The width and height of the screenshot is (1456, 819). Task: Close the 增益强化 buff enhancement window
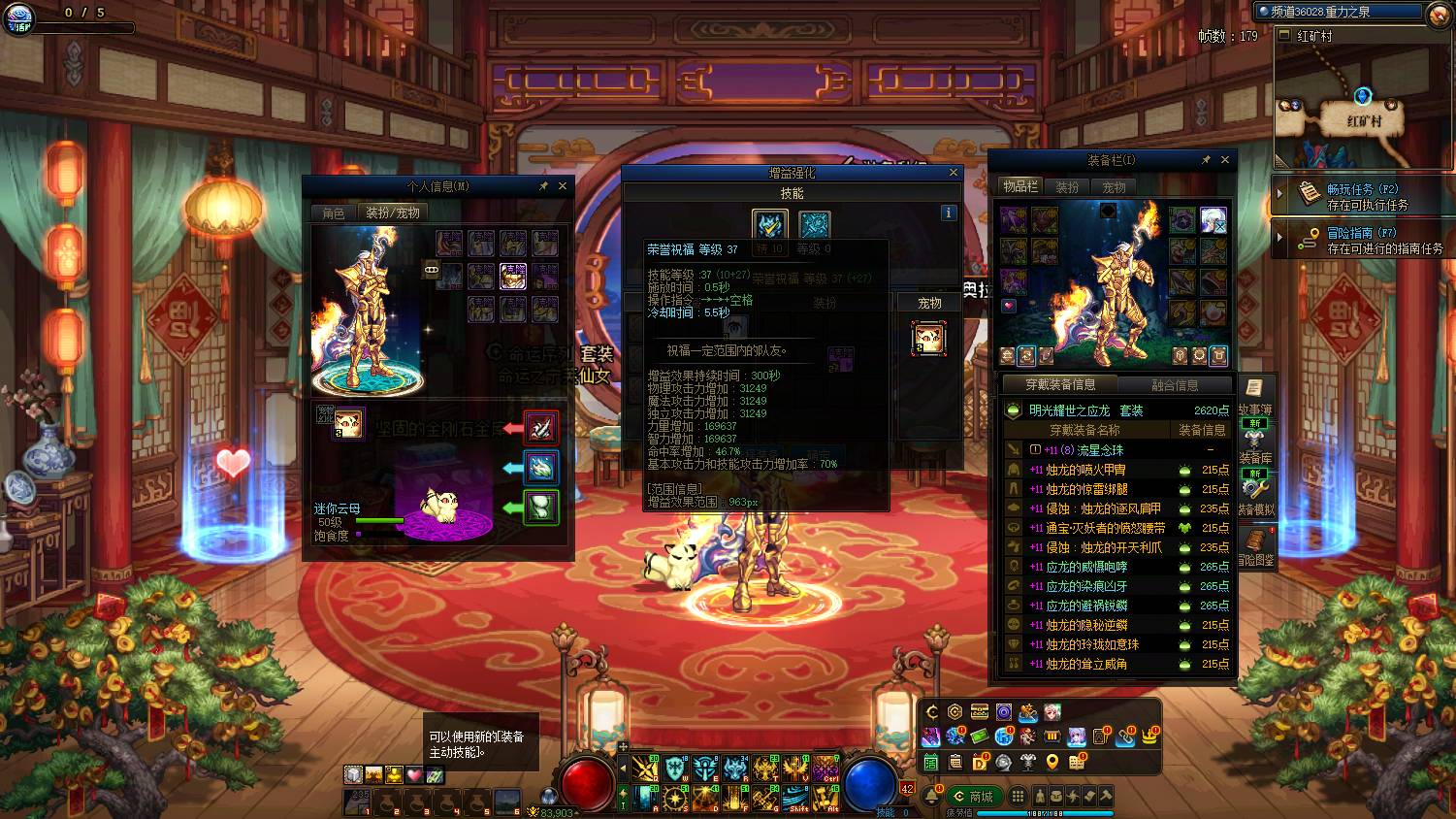pyautogui.click(x=953, y=173)
